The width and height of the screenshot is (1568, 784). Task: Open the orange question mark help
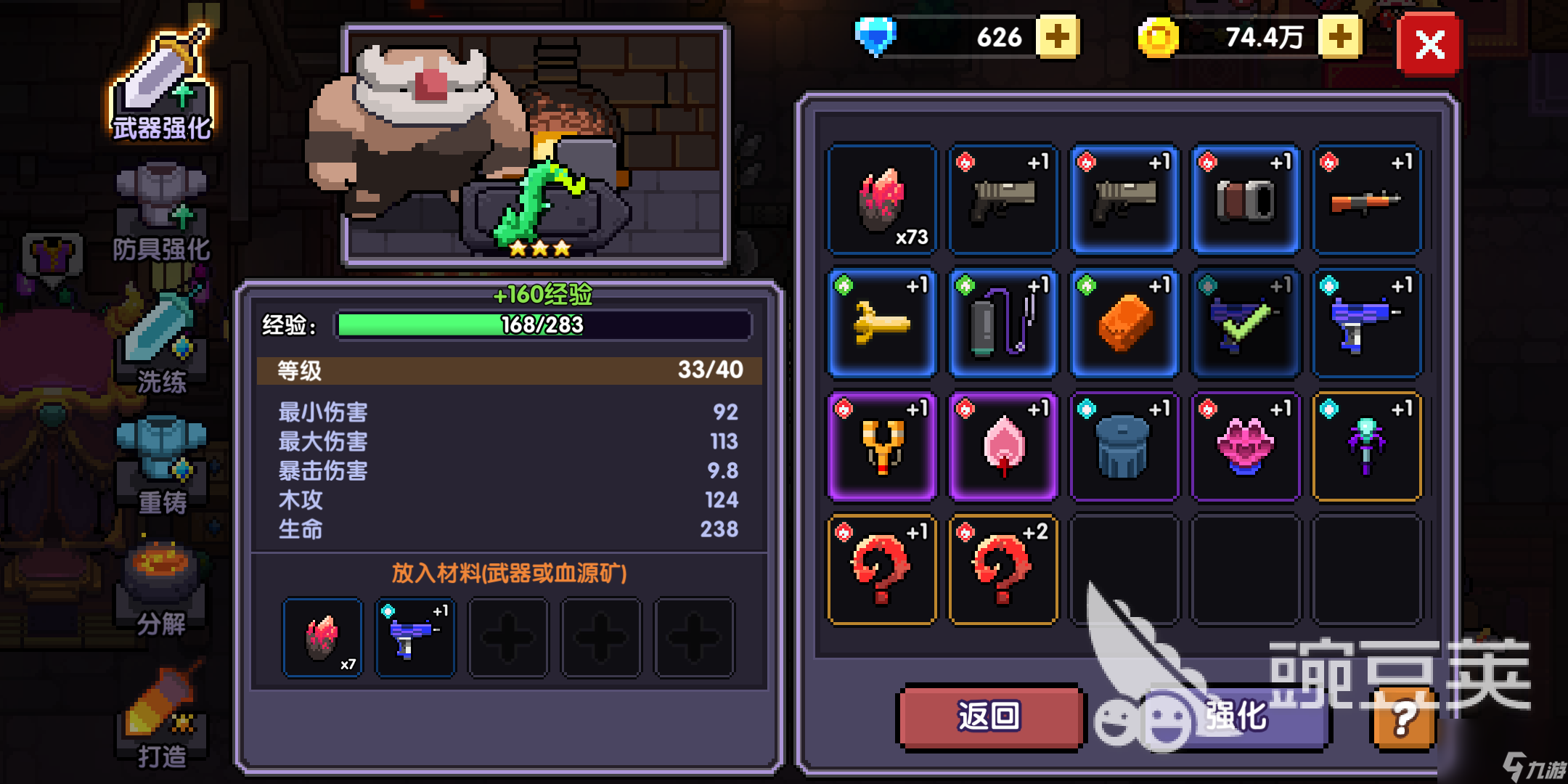[1404, 719]
